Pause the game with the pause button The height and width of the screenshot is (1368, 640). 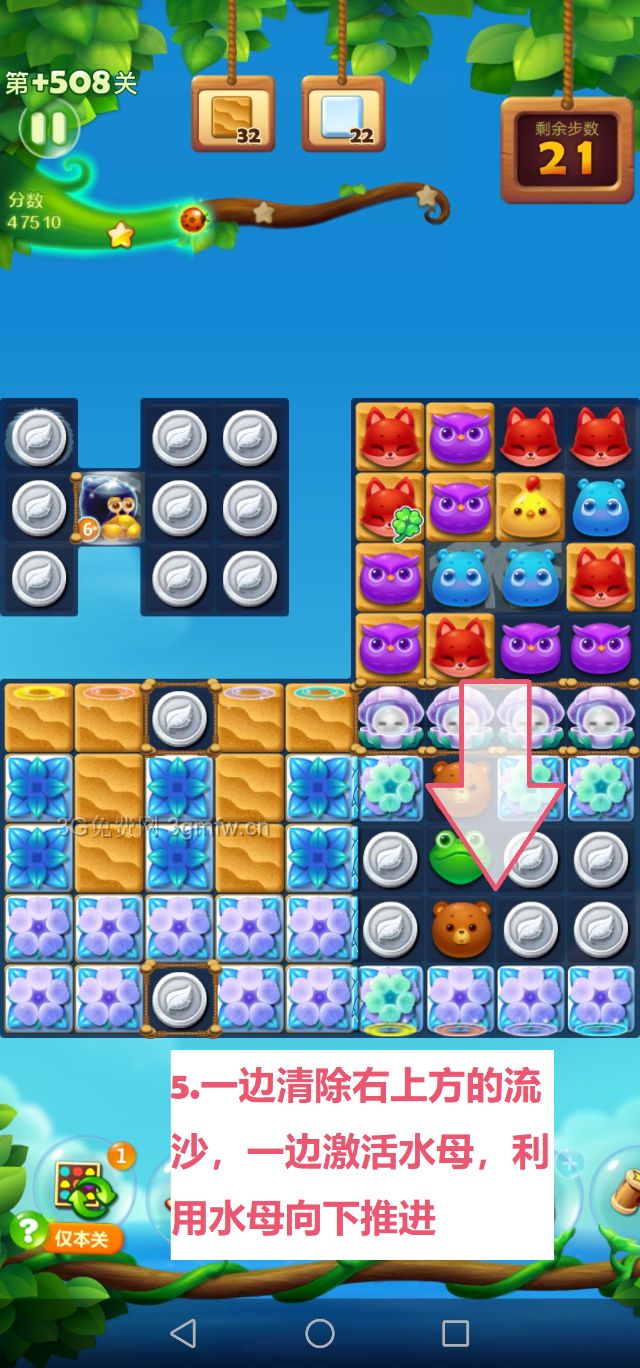47,128
